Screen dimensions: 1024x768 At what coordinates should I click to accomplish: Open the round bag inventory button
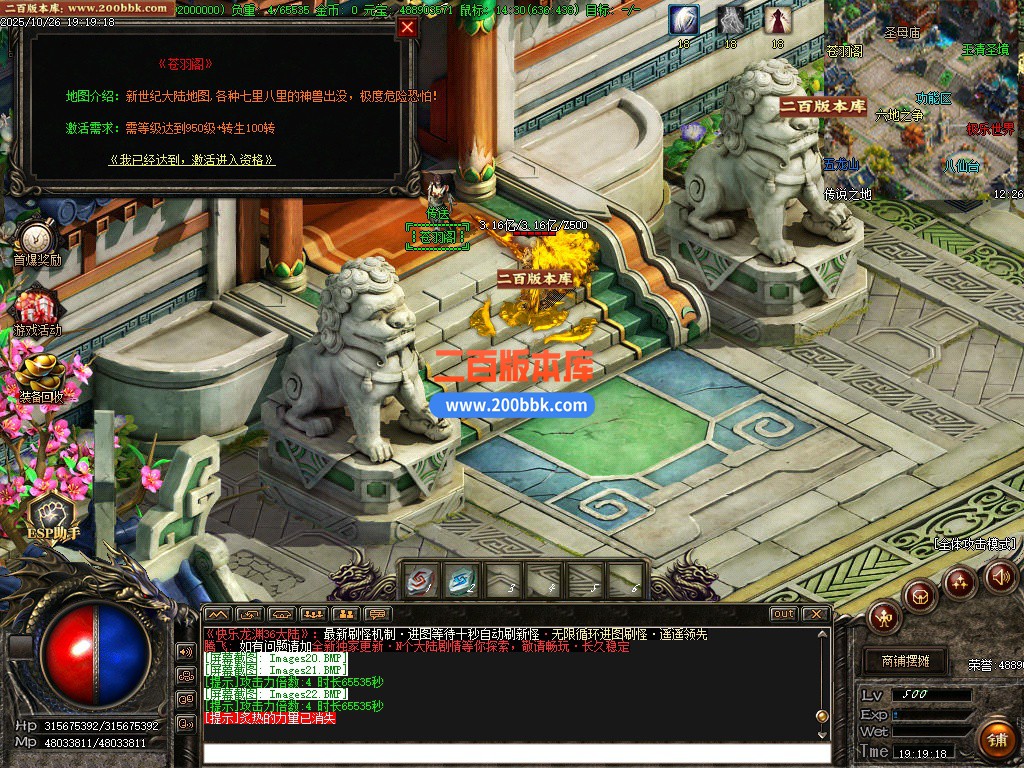(920, 596)
